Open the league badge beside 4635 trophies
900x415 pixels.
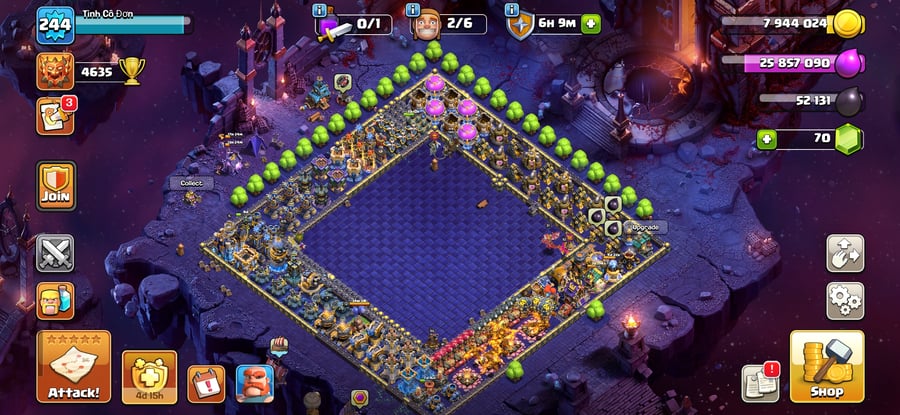tap(55, 71)
